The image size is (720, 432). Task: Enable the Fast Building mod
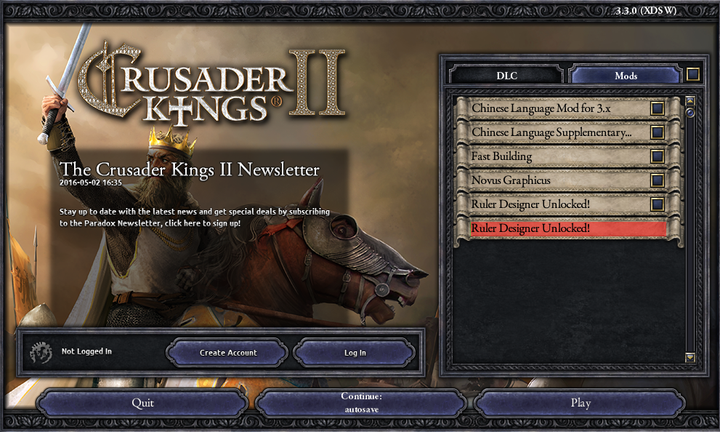pos(657,156)
